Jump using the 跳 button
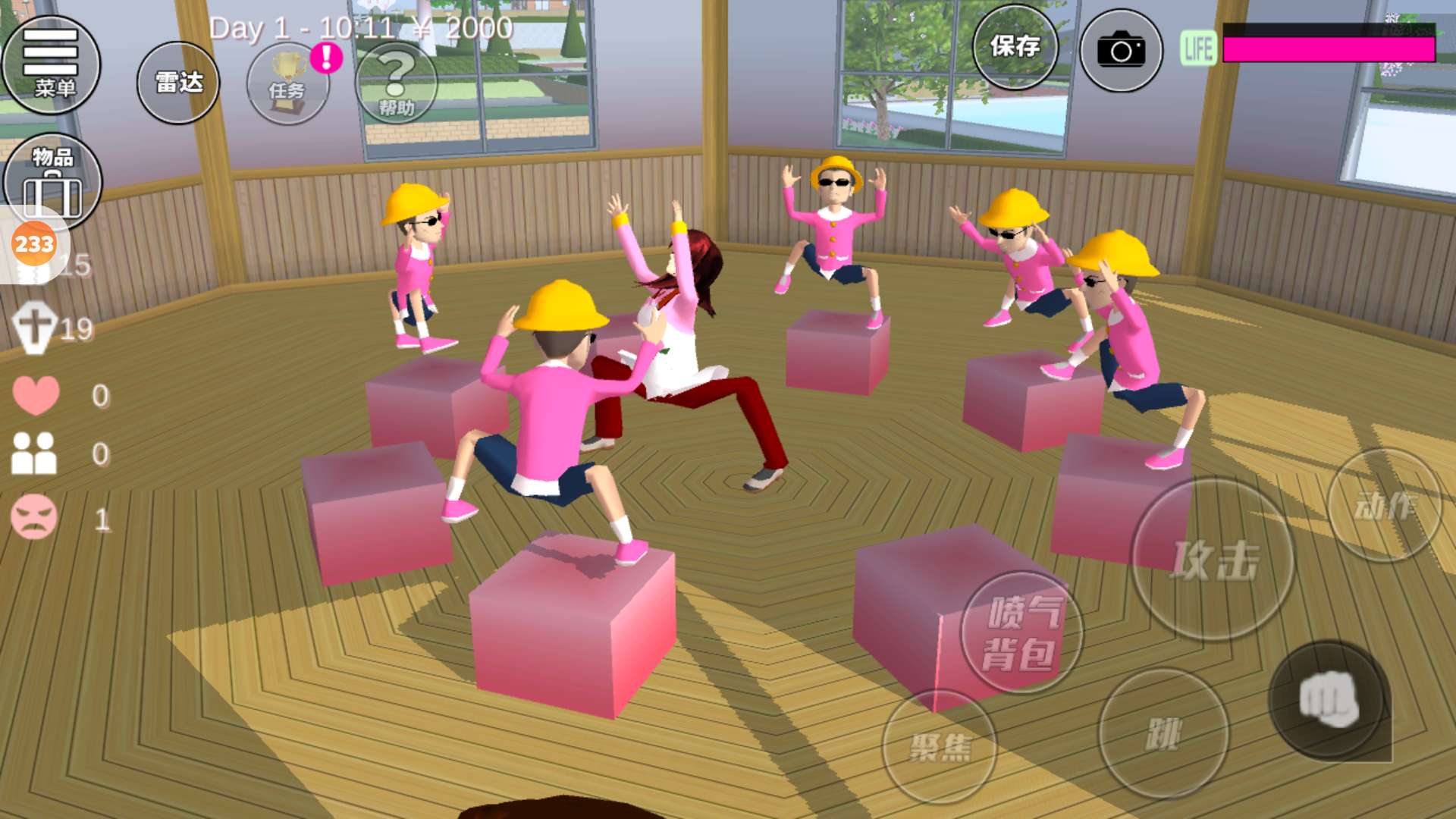 click(1163, 733)
